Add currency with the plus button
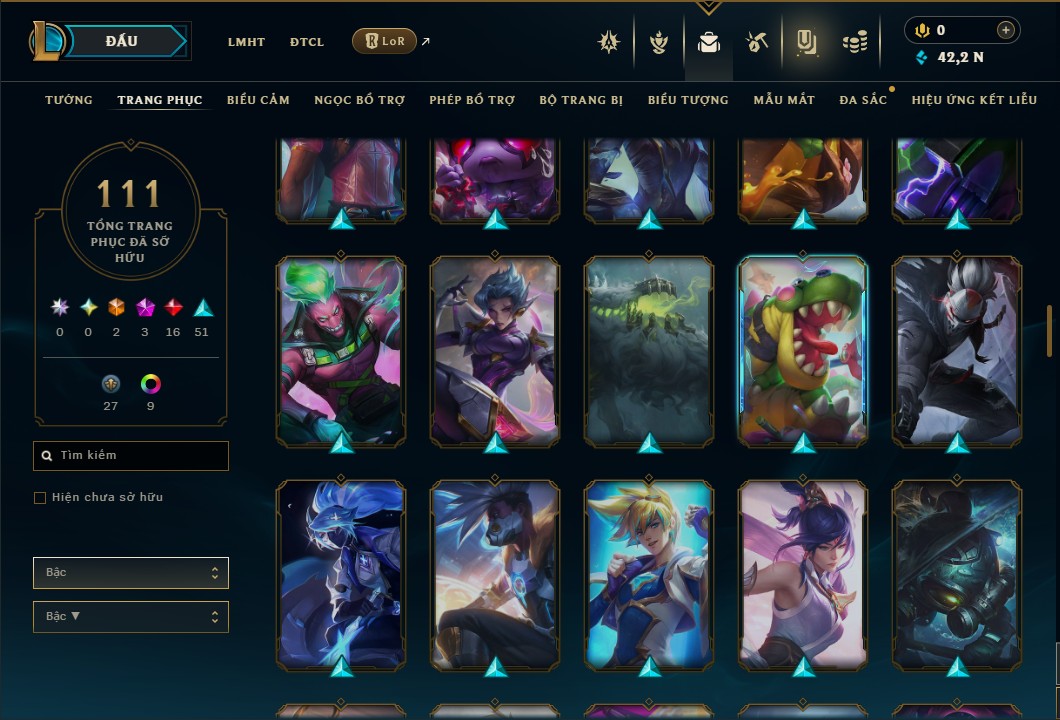The width and height of the screenshot is (1060, 720). point(1006,30)
